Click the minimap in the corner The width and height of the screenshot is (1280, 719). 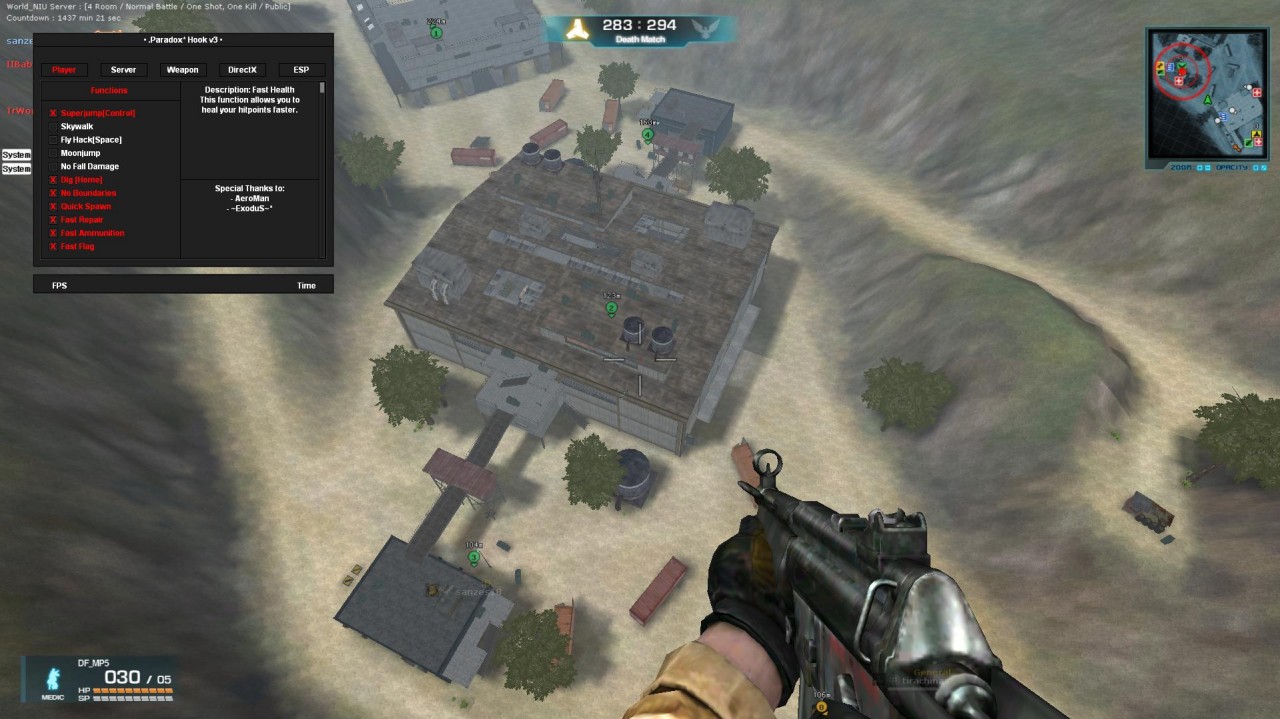pyautogui.click(x=1207, y=94)
